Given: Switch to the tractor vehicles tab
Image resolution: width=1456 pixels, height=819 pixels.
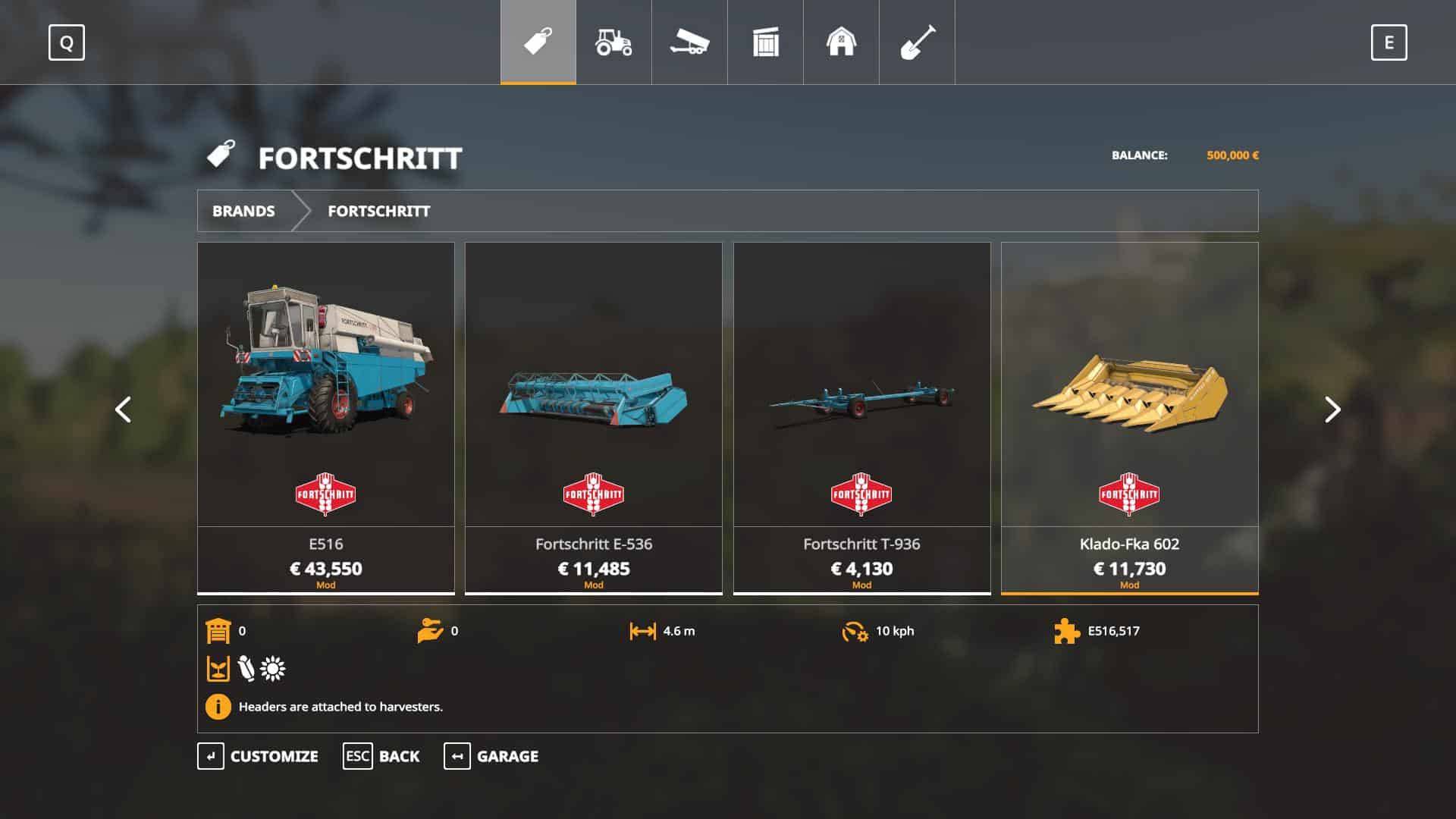Looking at the screenshot, I should [x=613, y=42].
